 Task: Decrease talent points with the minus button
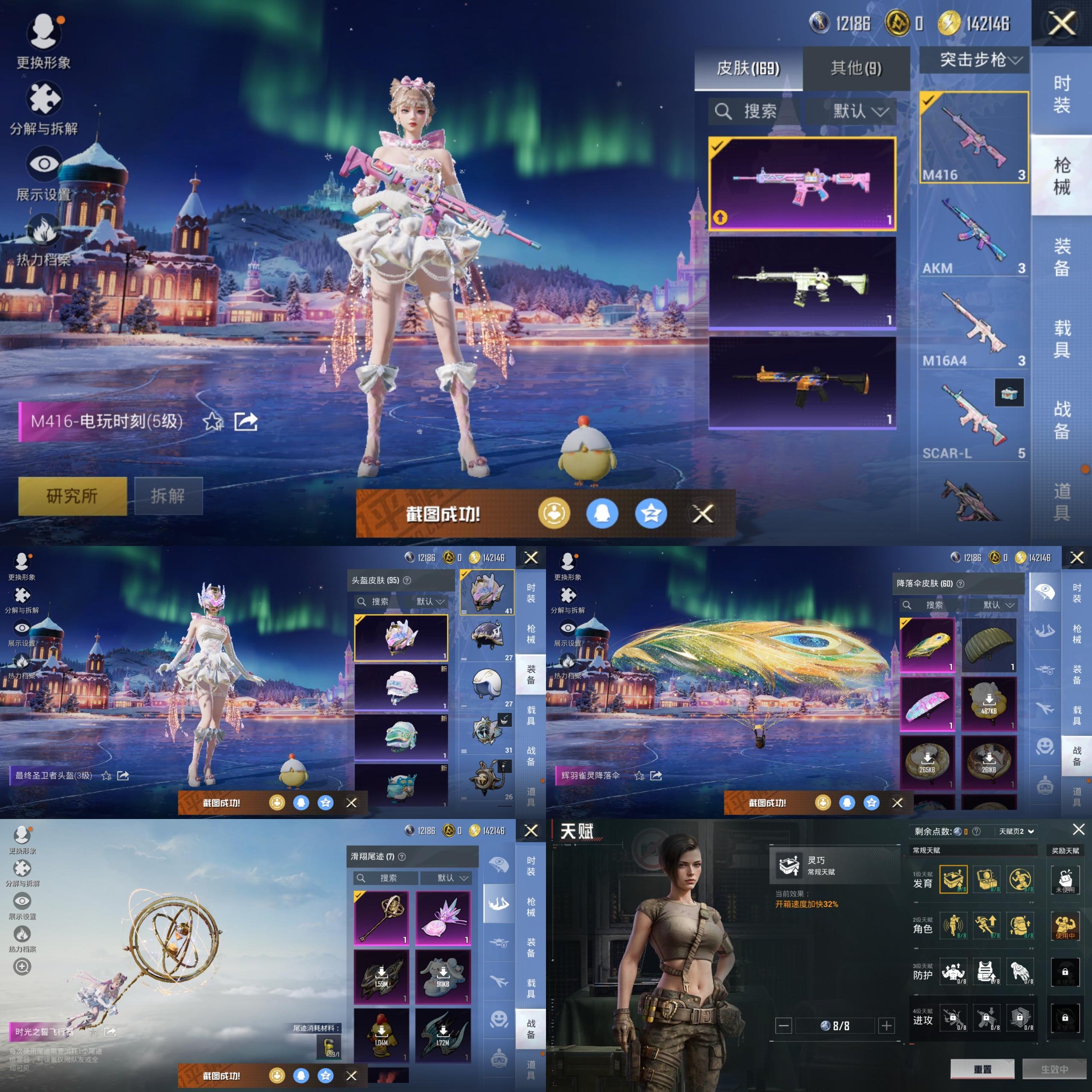click(784, 1025)
